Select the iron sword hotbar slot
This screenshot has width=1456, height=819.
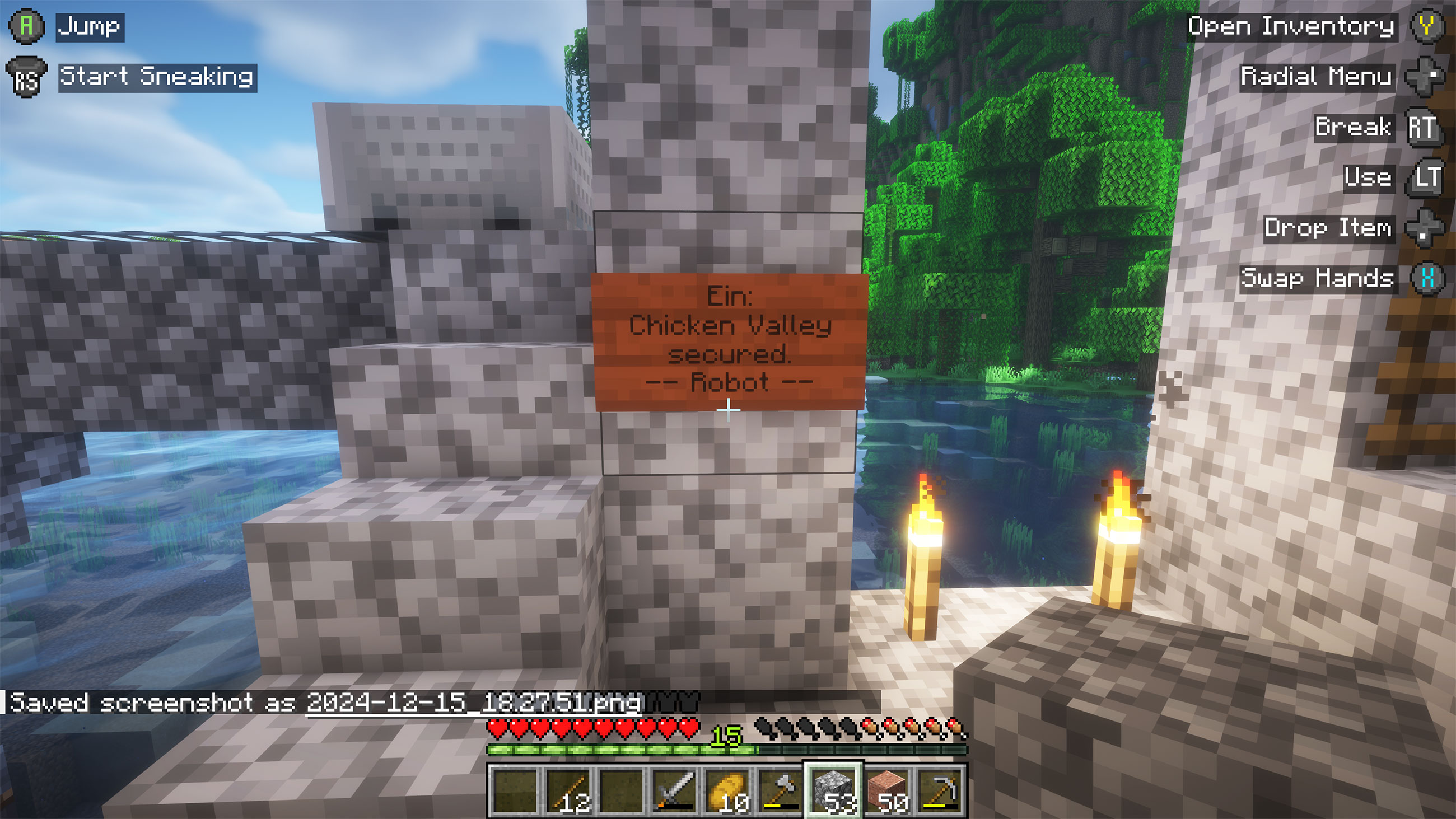pos(674,790)
